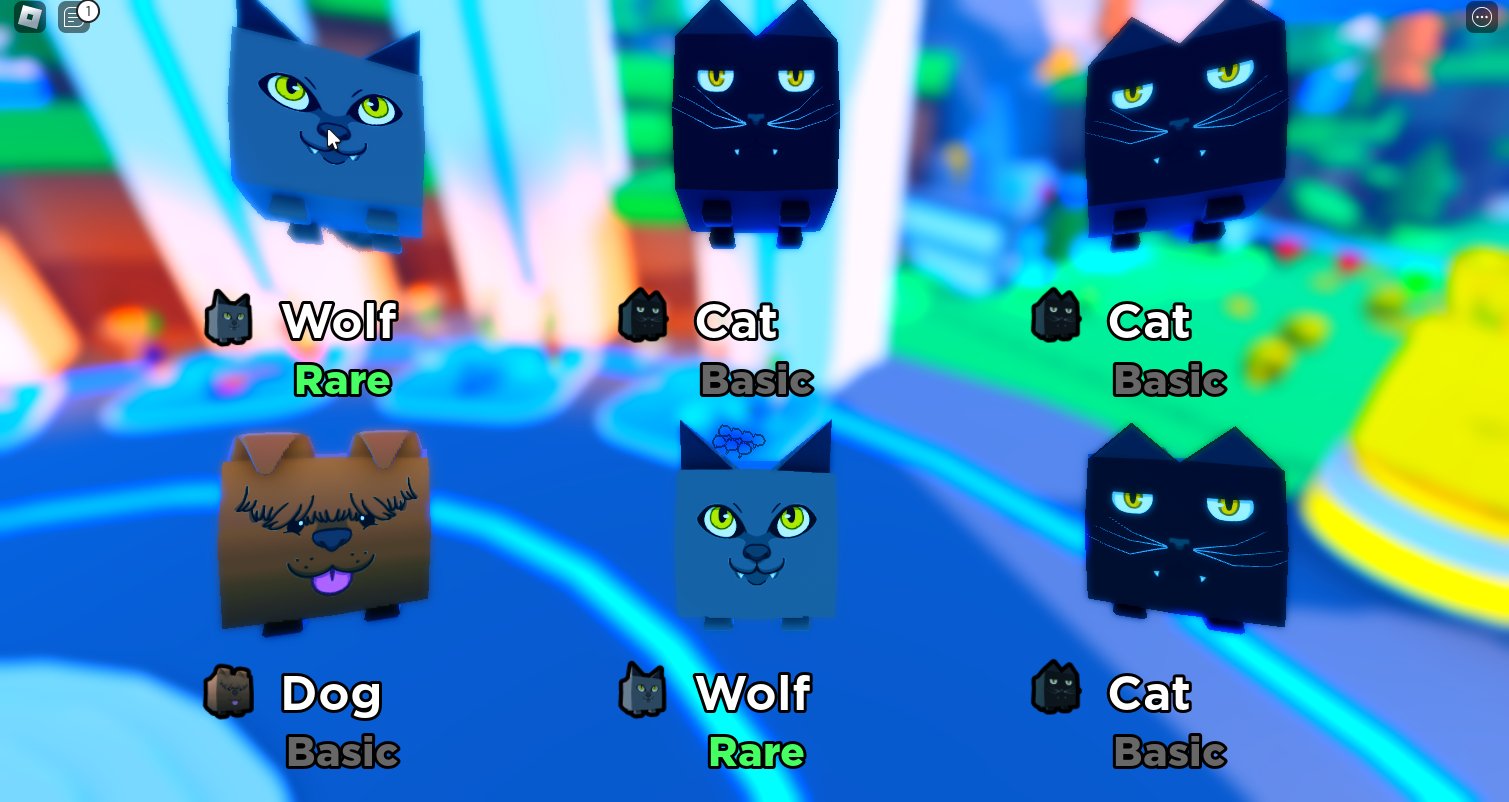Click the Wolf mini icon beside its Rare label
This screenshot has width=1509, height=802.
coord(231,317)
